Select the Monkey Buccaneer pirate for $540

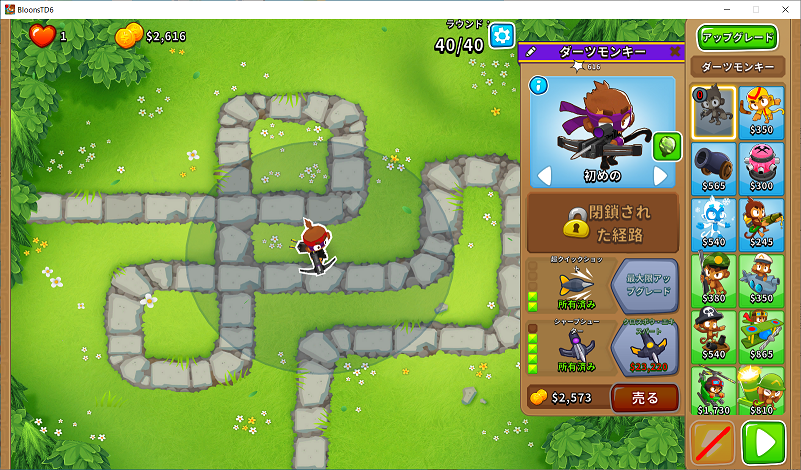714,334
